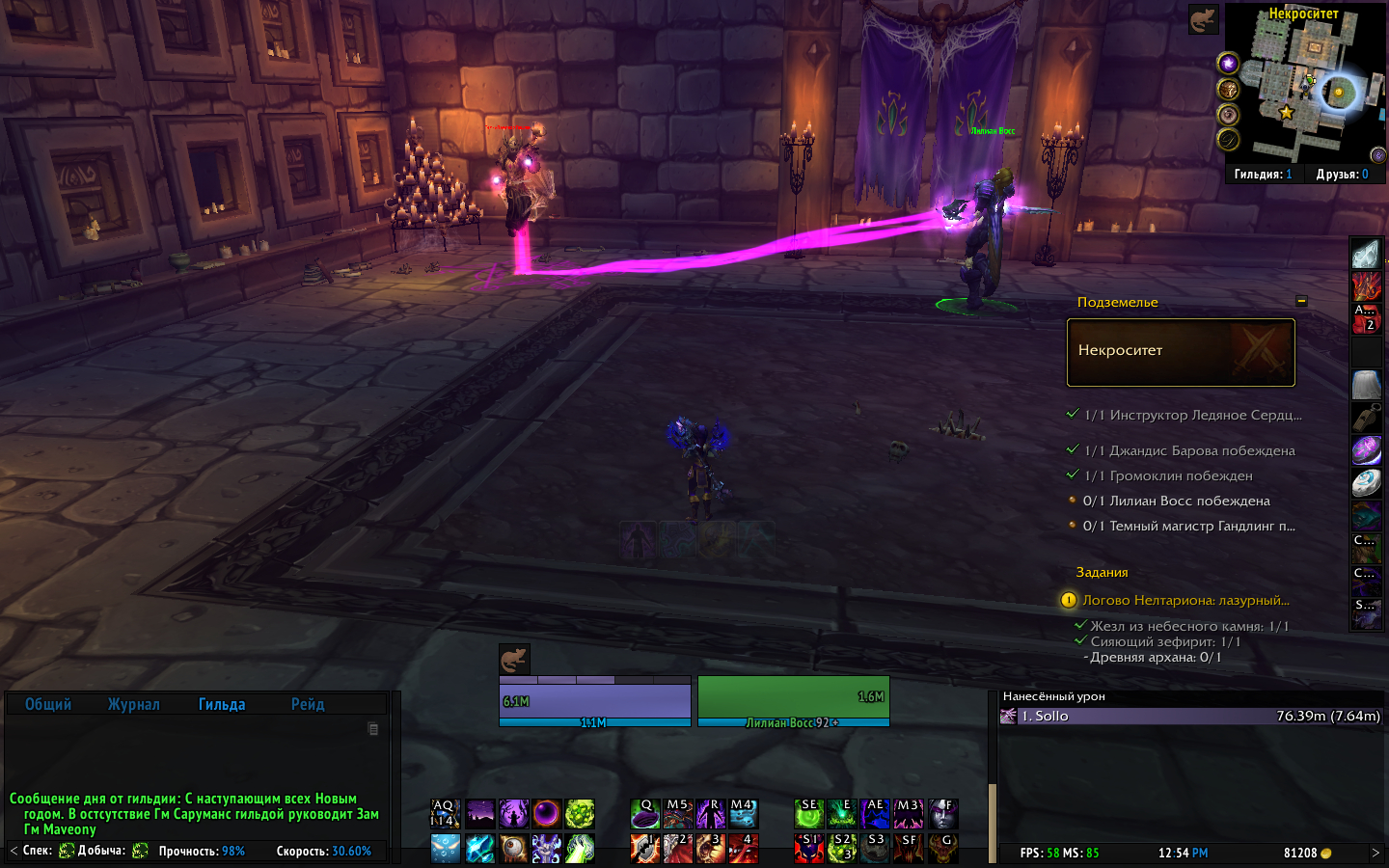Screen dimensions: 1389x868
Task: Select the Журнал chat tab
Action: pos(133,705)
